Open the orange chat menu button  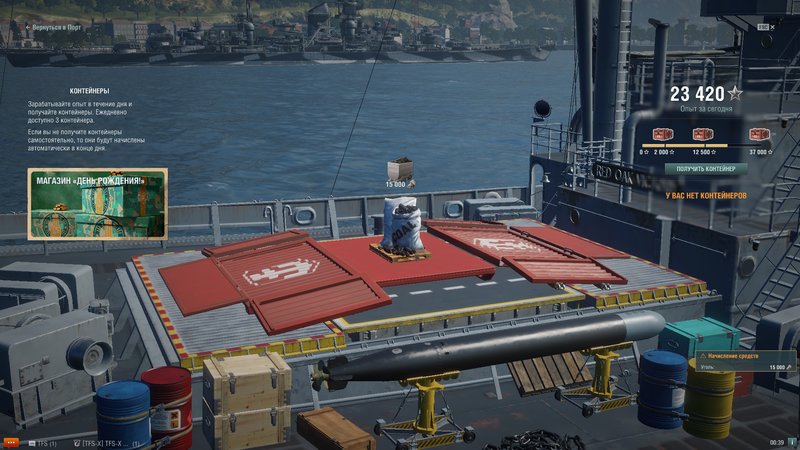[x=12, y=442]
